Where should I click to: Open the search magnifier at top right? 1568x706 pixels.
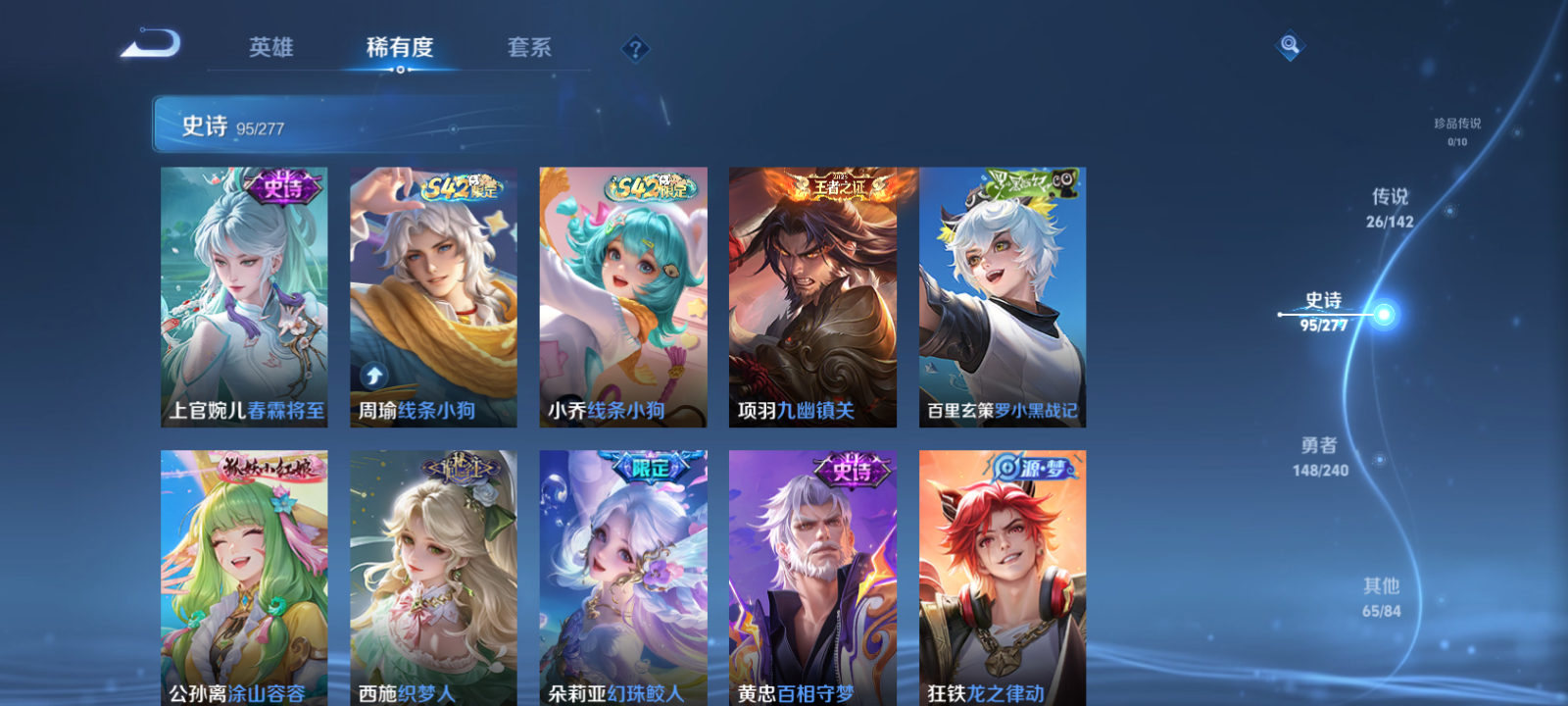point(1289,43)
